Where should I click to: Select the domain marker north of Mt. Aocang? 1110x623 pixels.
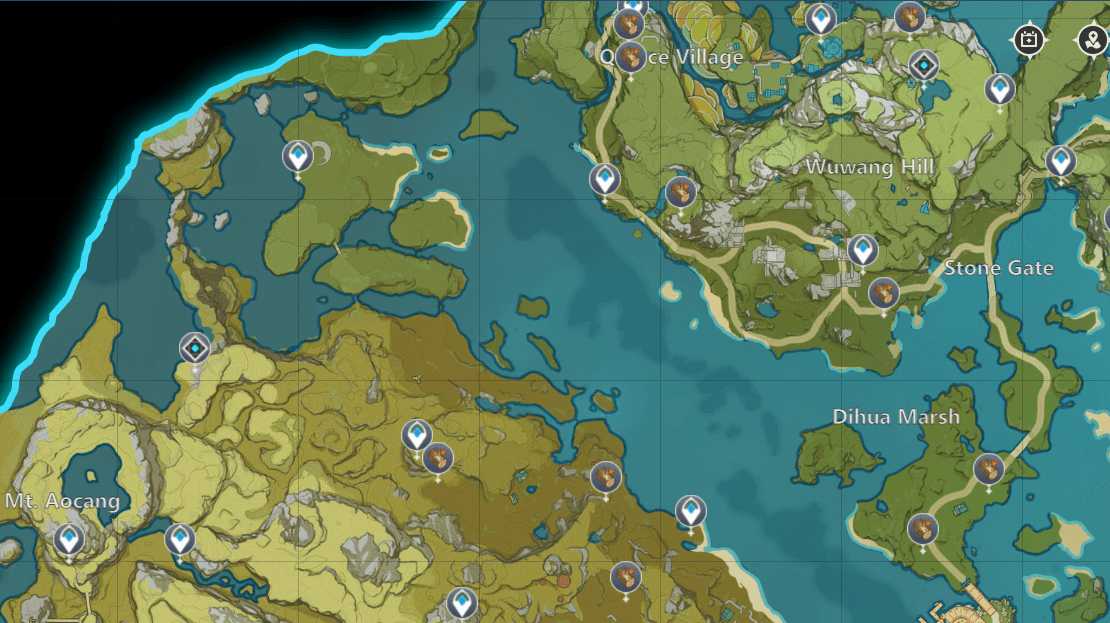[x=195, y=348]
